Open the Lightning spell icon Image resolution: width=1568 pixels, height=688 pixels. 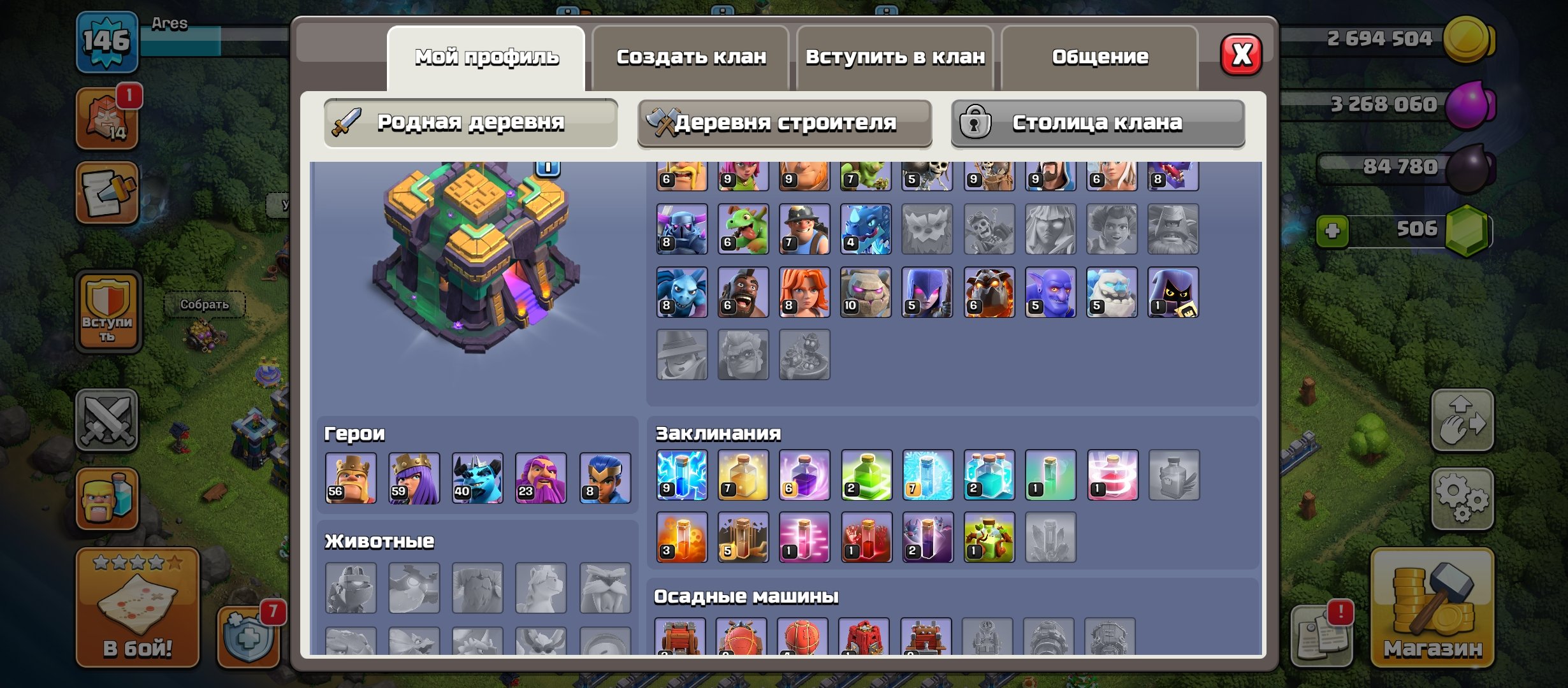pyautogui.click(x=681, y=475)
